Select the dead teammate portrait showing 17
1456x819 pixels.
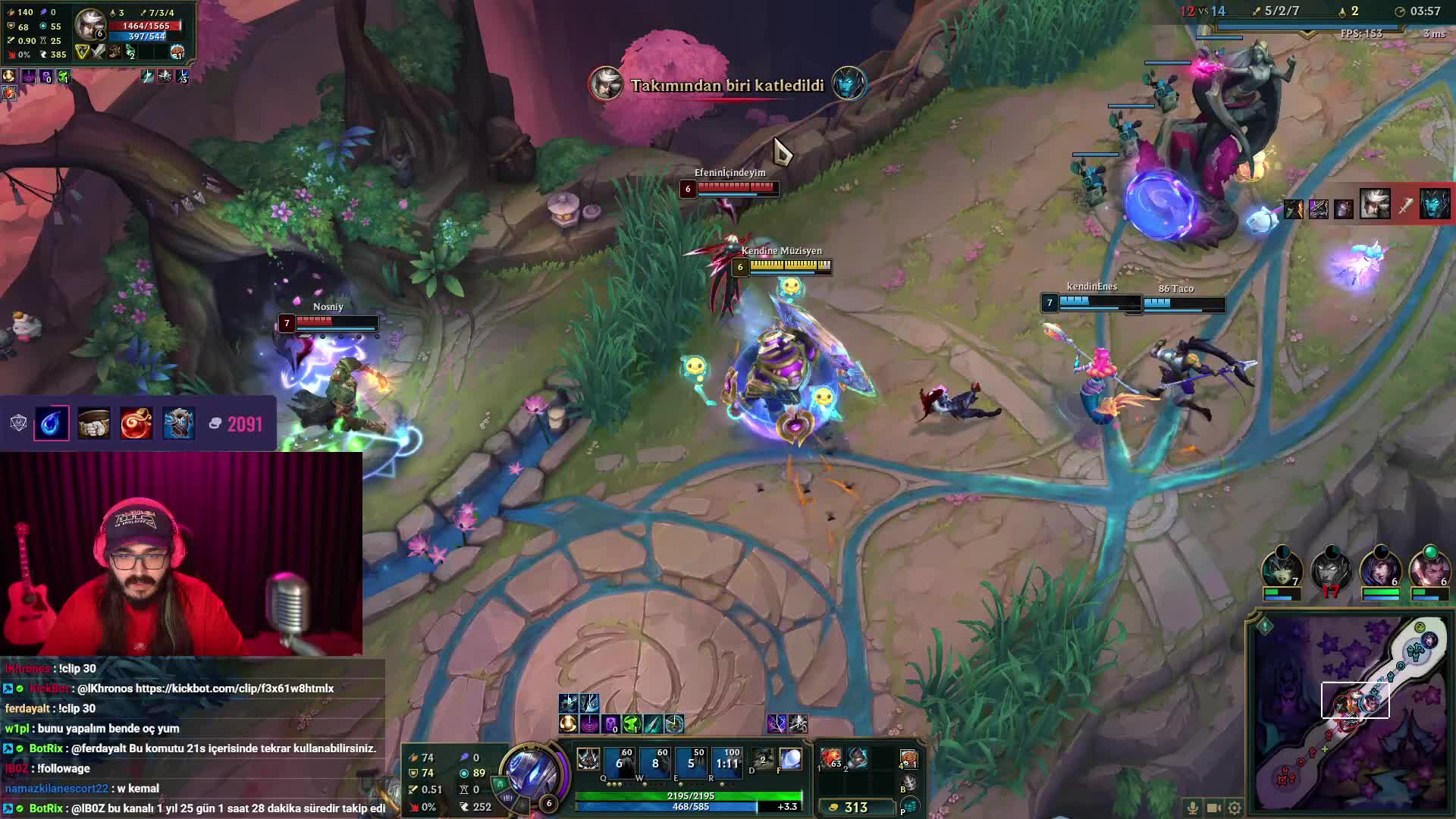pyautogui.click(x=1331, y=569)
